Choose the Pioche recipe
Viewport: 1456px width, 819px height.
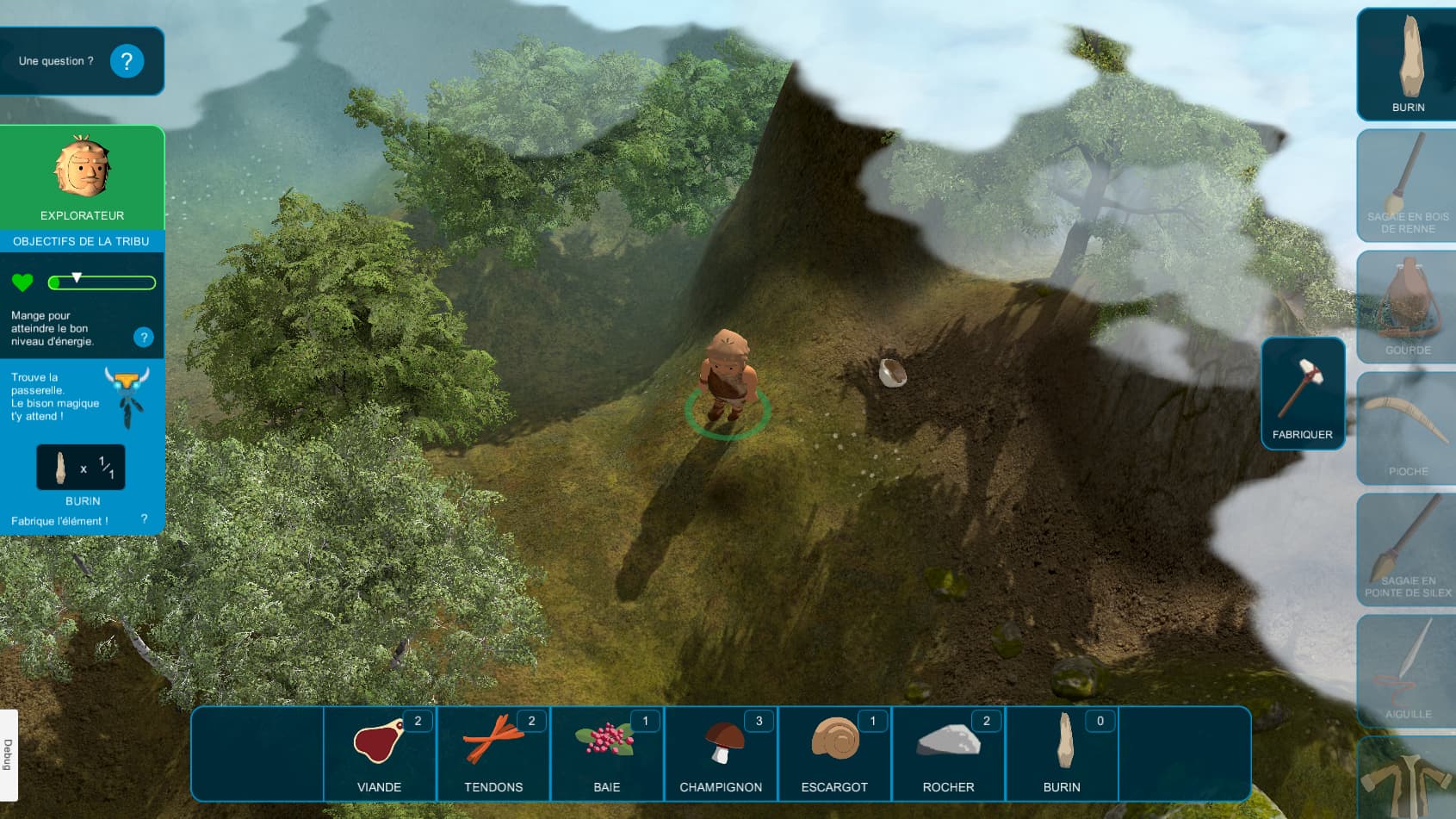pyautogui.click(x=1408, y=428)
